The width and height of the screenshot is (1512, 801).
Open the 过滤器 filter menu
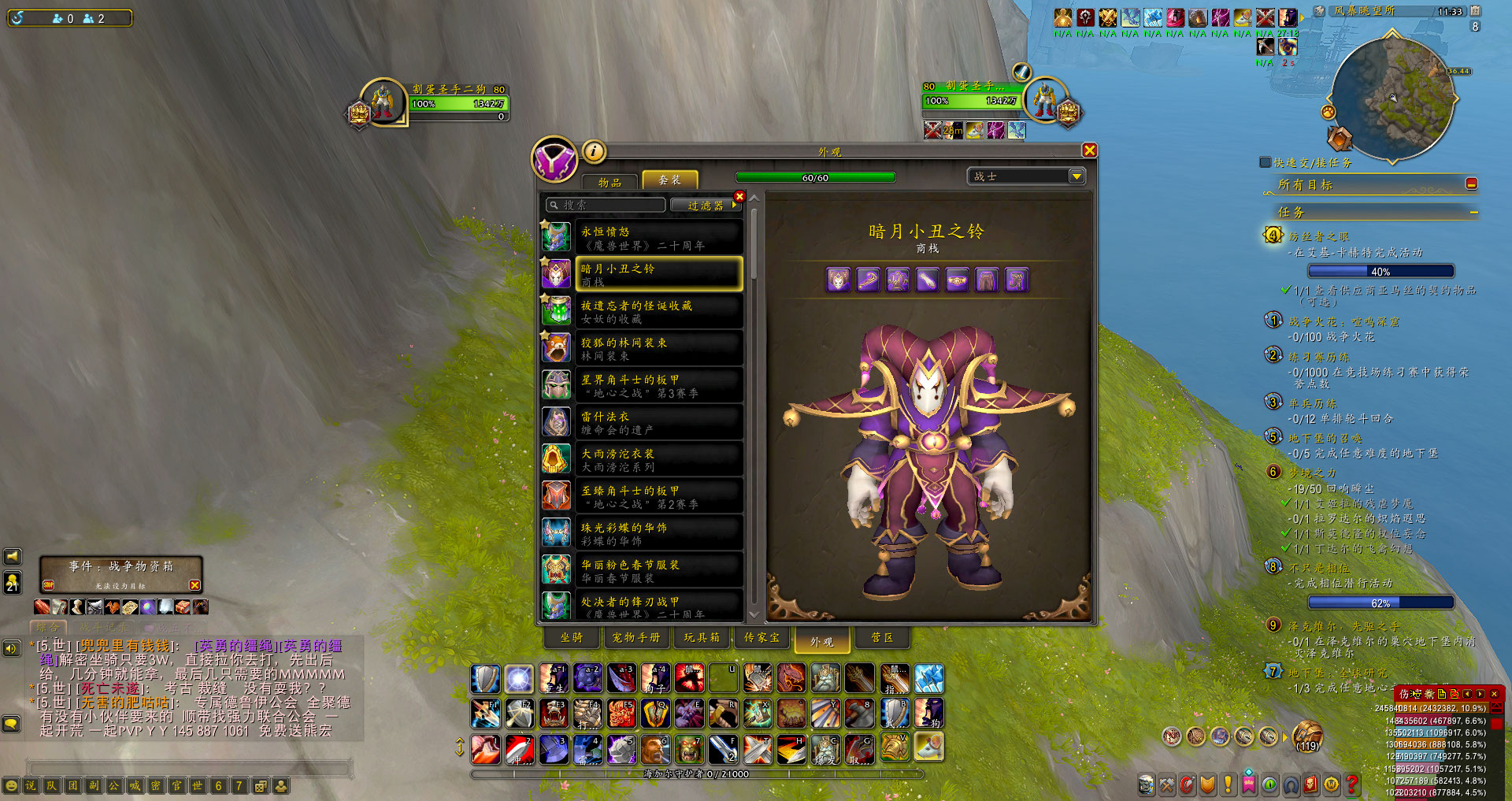[706, 206]
